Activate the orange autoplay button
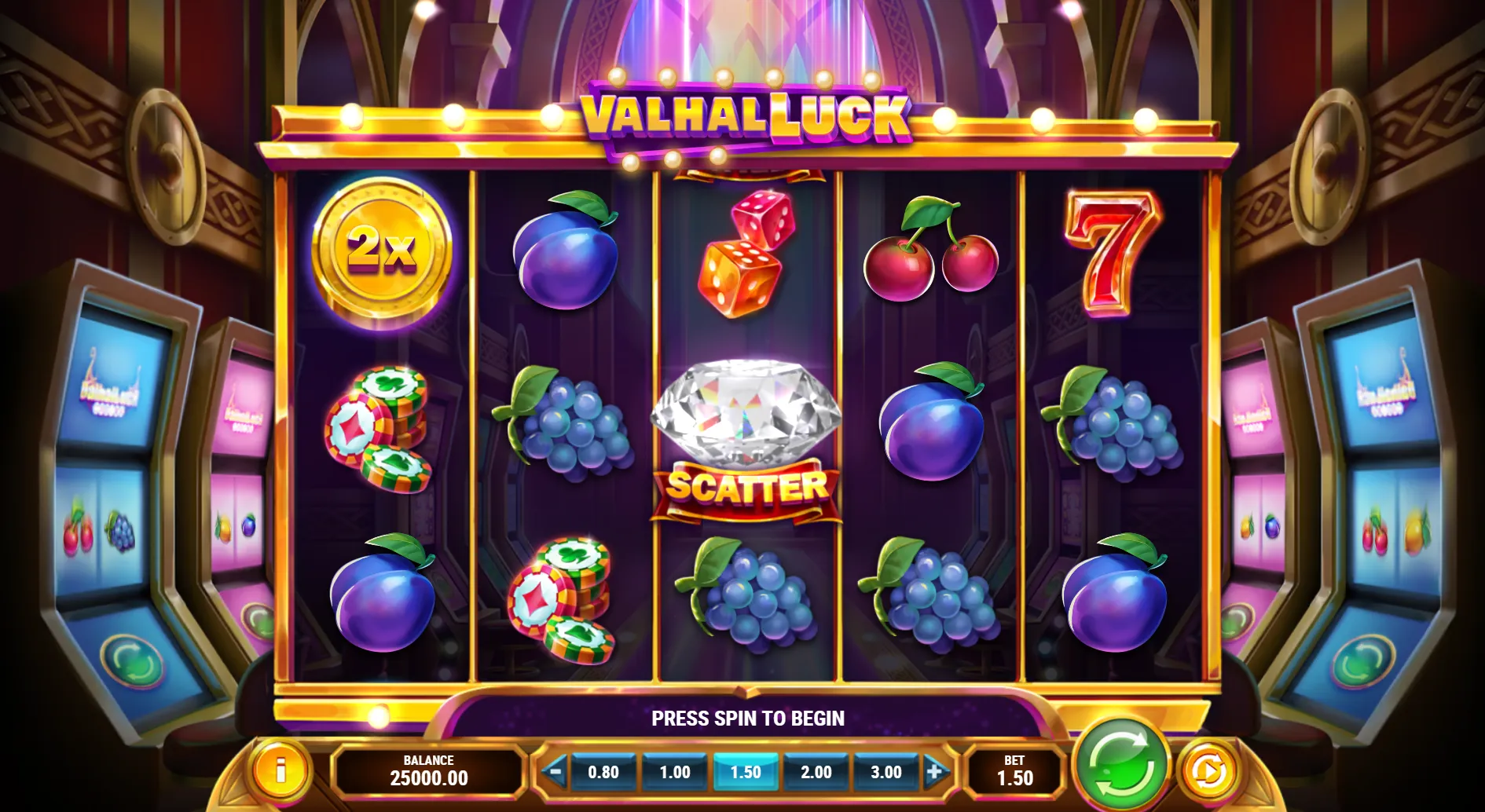Screen dimensions: 1485x812 coord(1208,772)
